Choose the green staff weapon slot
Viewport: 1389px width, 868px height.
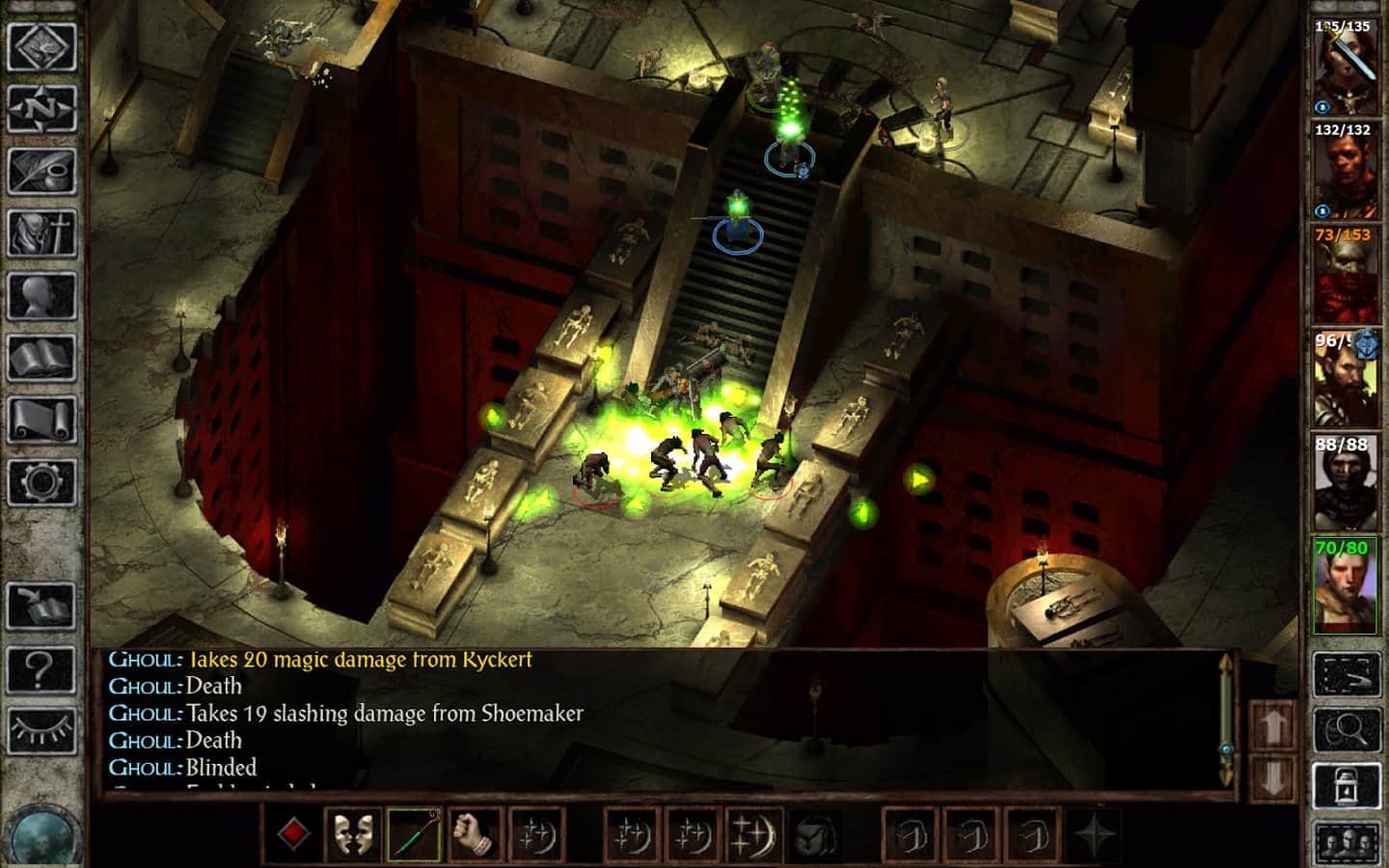point(415,834)
